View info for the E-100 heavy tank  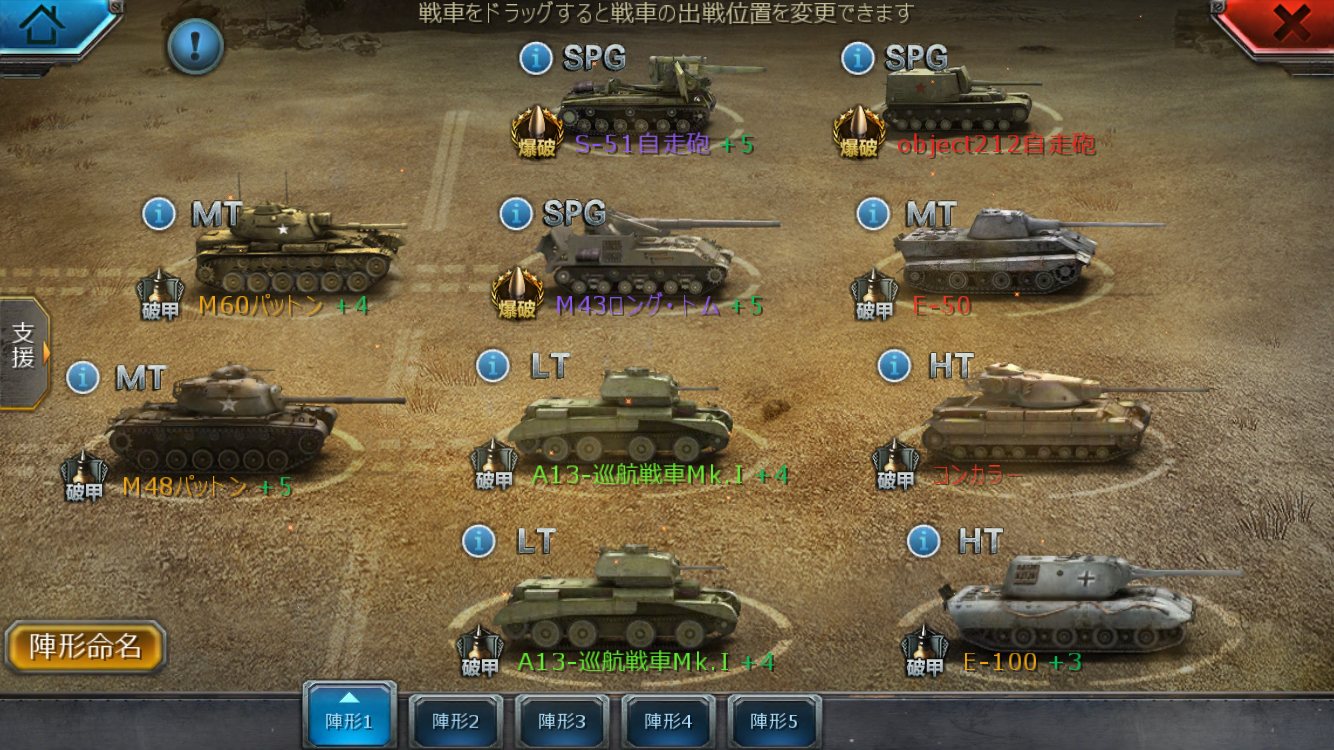(x=923, y=541)
